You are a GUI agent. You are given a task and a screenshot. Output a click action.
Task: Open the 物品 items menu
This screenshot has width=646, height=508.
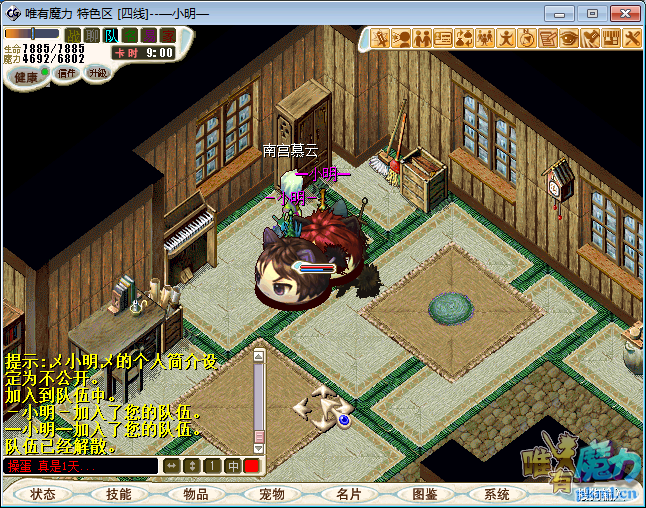point(195,494)
